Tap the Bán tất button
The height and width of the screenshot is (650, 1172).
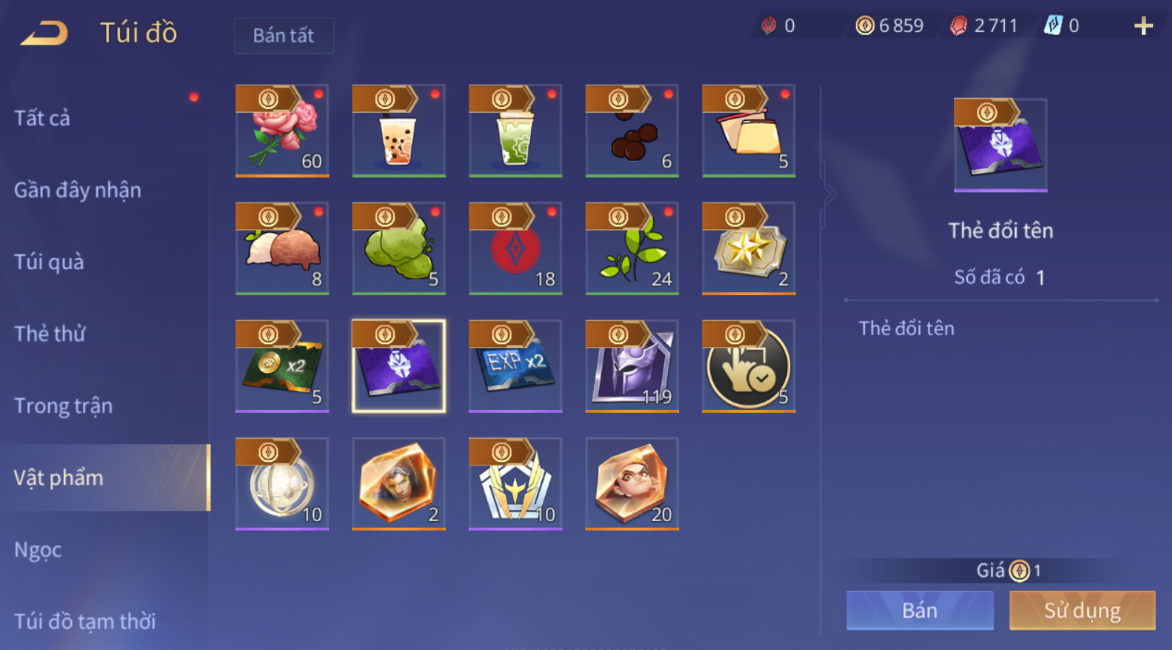pos(283,35)
